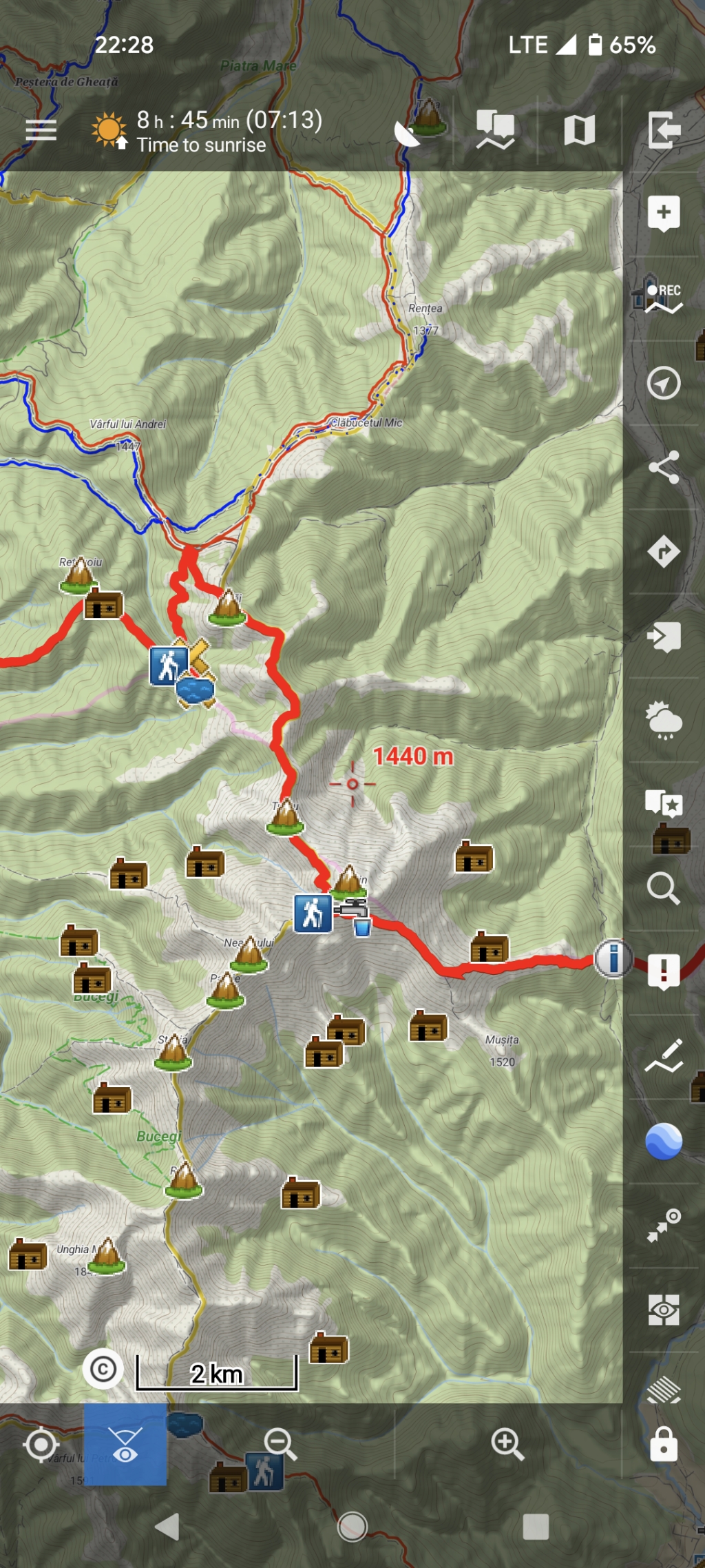Image resolution: width=705 pixels, height=1568 pixels.
Task: Open the weather forecast cloud icon
Action: 664,720
